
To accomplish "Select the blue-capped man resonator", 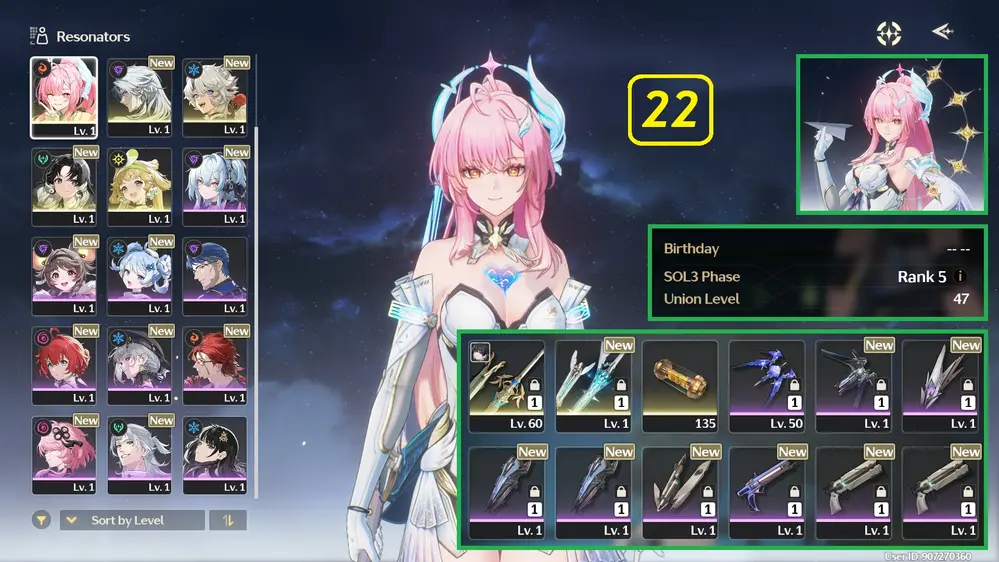I will click(x=214, y=276).
